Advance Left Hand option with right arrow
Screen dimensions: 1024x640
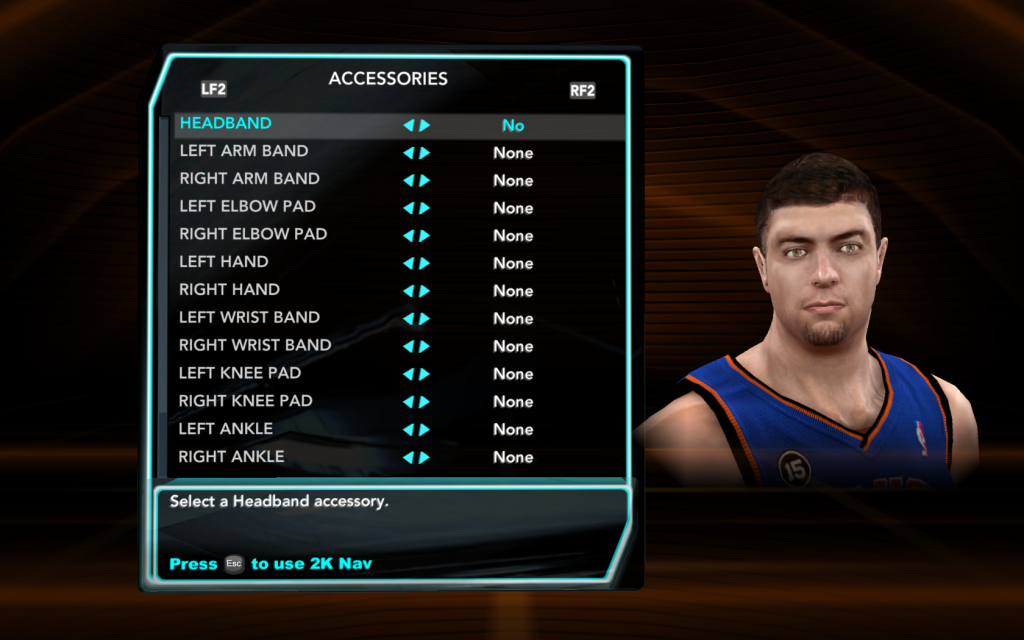tap(425, 264)
